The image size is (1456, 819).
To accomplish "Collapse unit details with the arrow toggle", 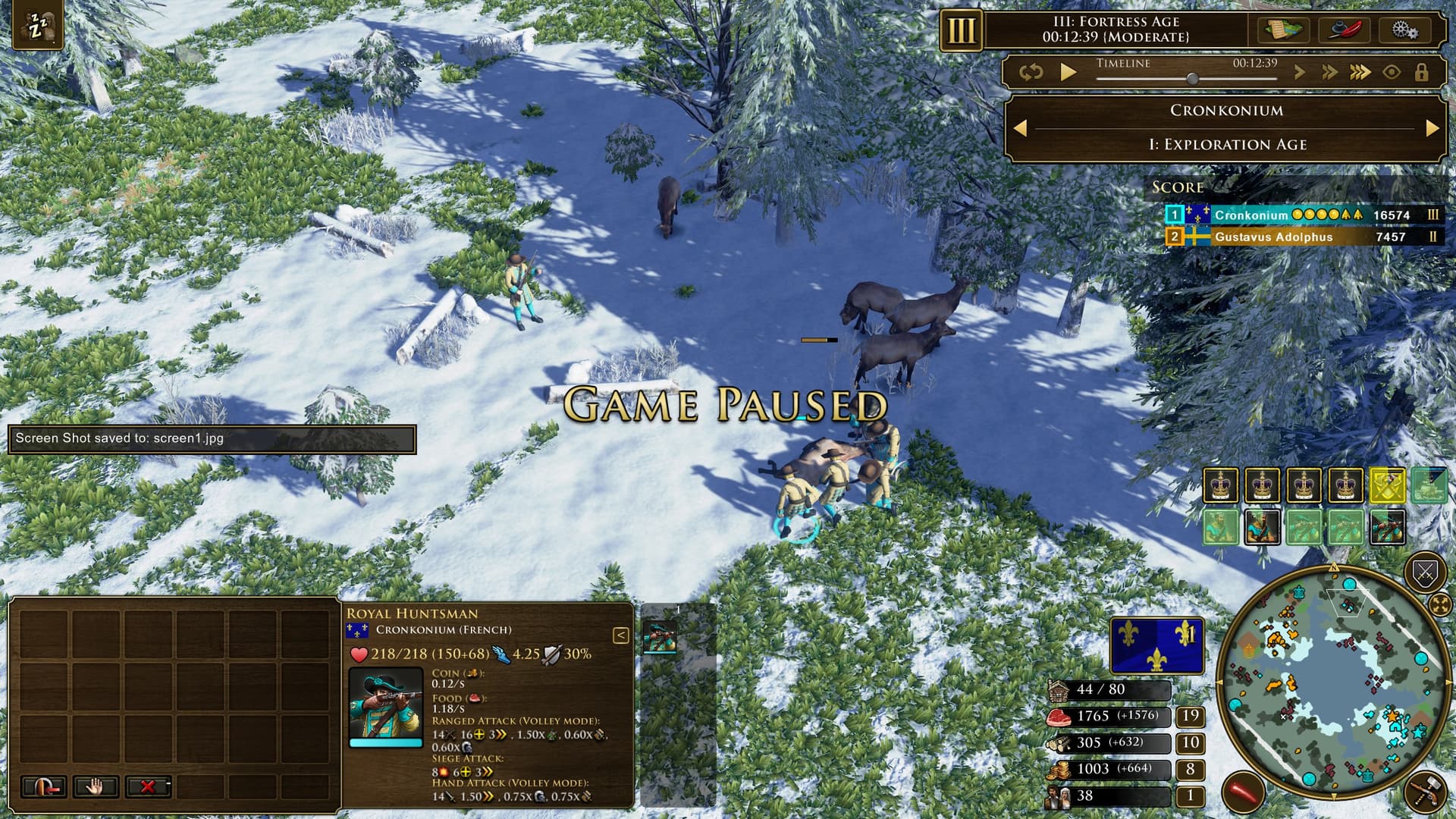I will (620, 635).
